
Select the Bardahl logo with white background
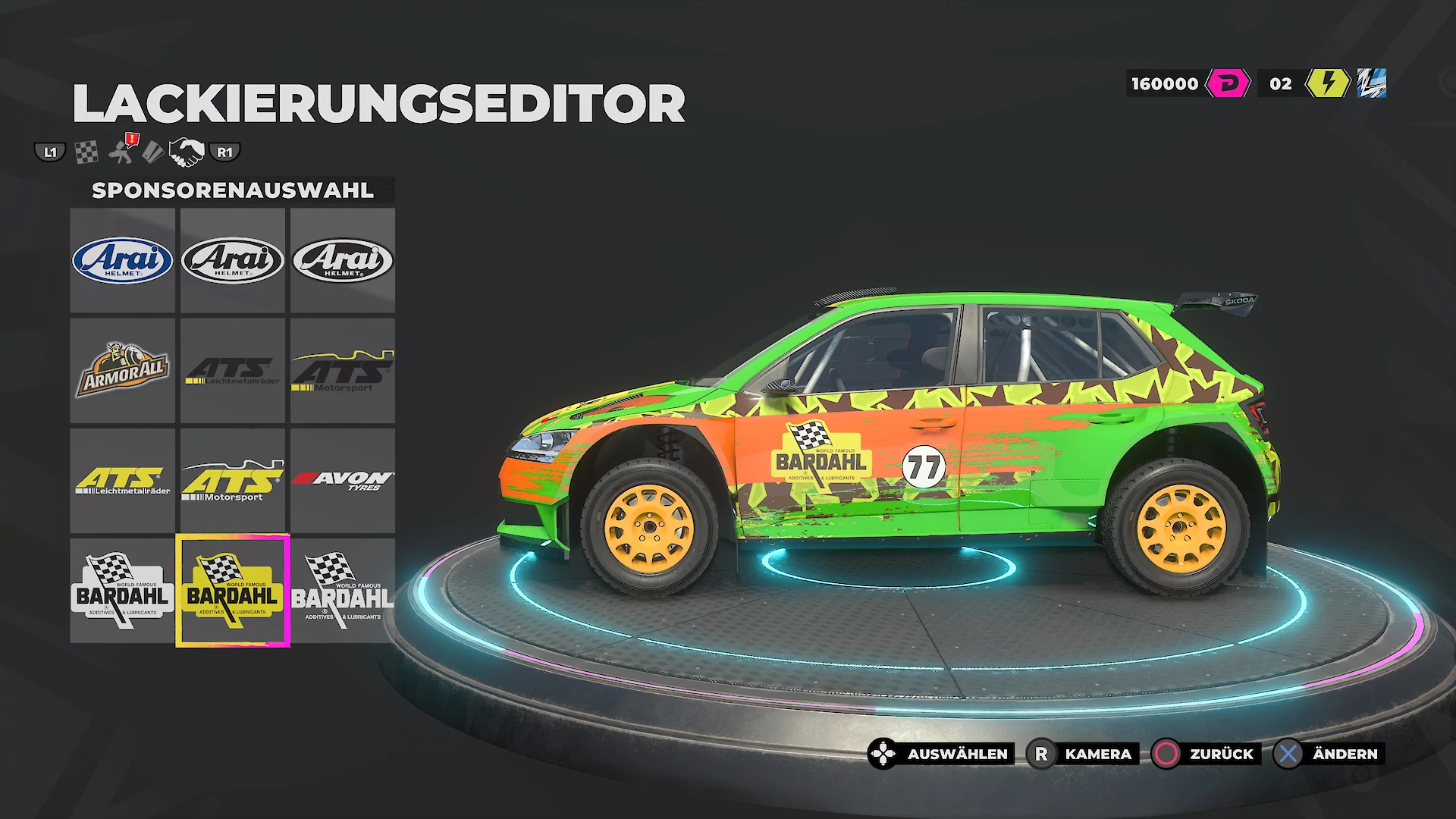pyautogui.click(x=122, y=591)
